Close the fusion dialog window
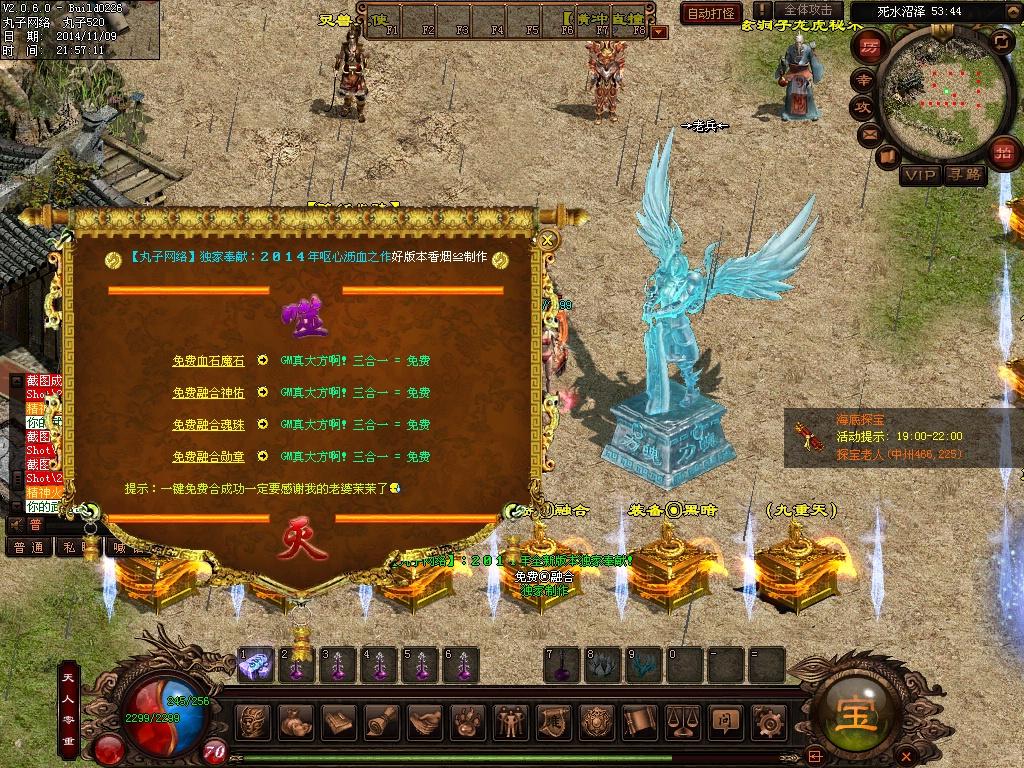This screenshot has width=1024, height=768. (547, 240)
